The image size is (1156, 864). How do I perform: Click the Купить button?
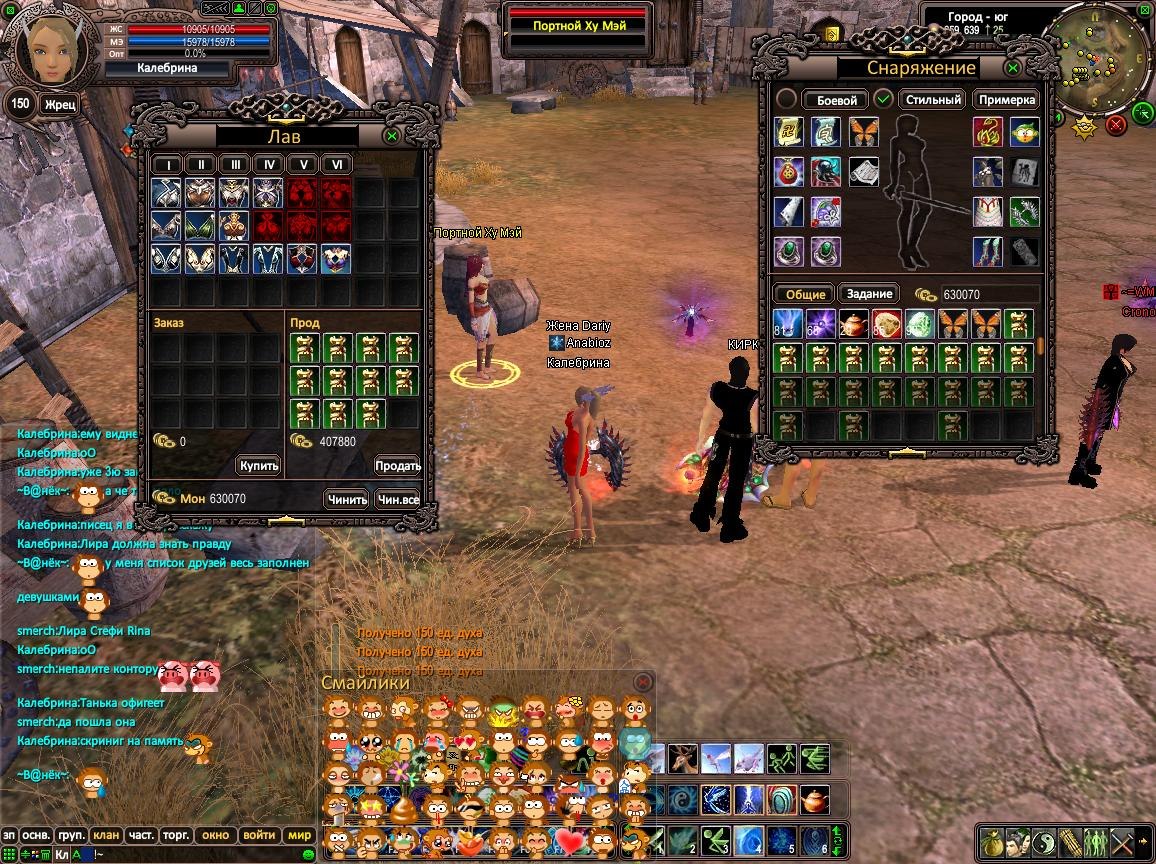coord(259,466)
